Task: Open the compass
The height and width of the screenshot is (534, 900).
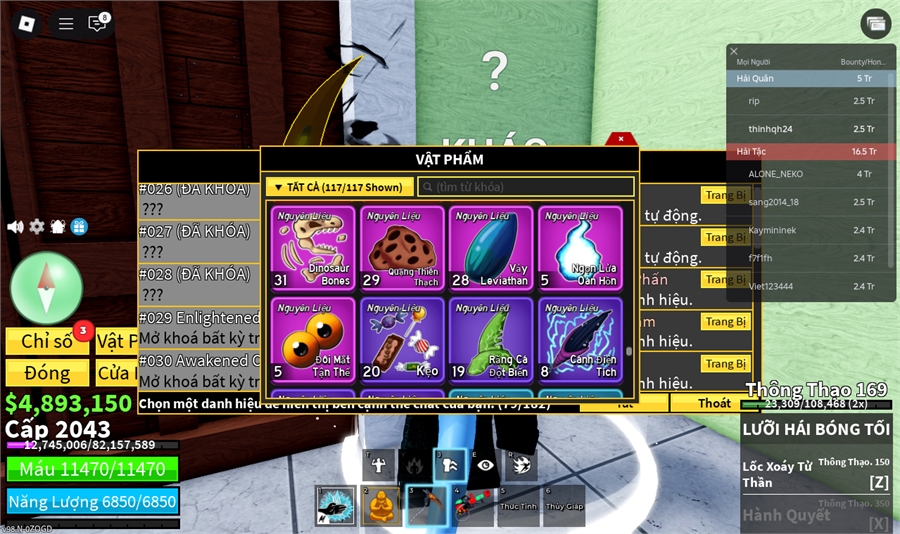Action: point(46,287)
